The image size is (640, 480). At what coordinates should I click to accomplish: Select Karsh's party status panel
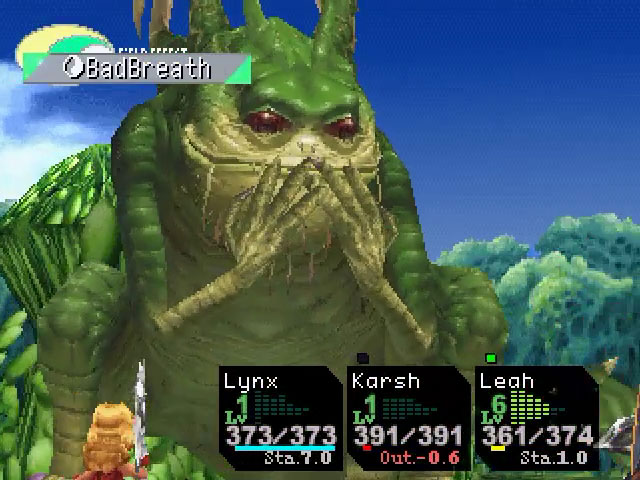(x=408, y=418)
